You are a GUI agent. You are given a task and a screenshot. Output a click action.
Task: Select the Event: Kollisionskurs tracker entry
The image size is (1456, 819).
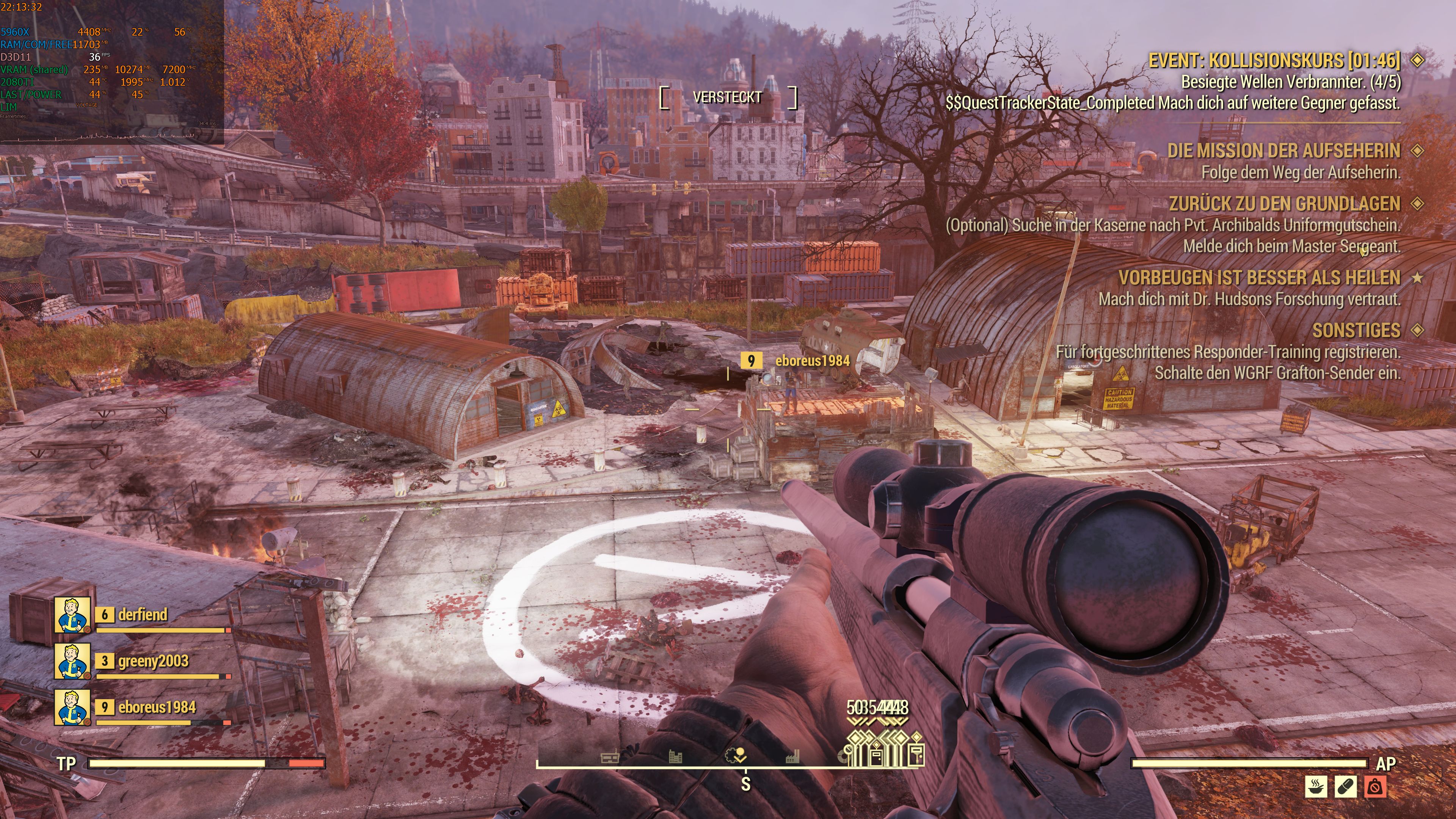pyautogui.click(x=1274, y=61)
